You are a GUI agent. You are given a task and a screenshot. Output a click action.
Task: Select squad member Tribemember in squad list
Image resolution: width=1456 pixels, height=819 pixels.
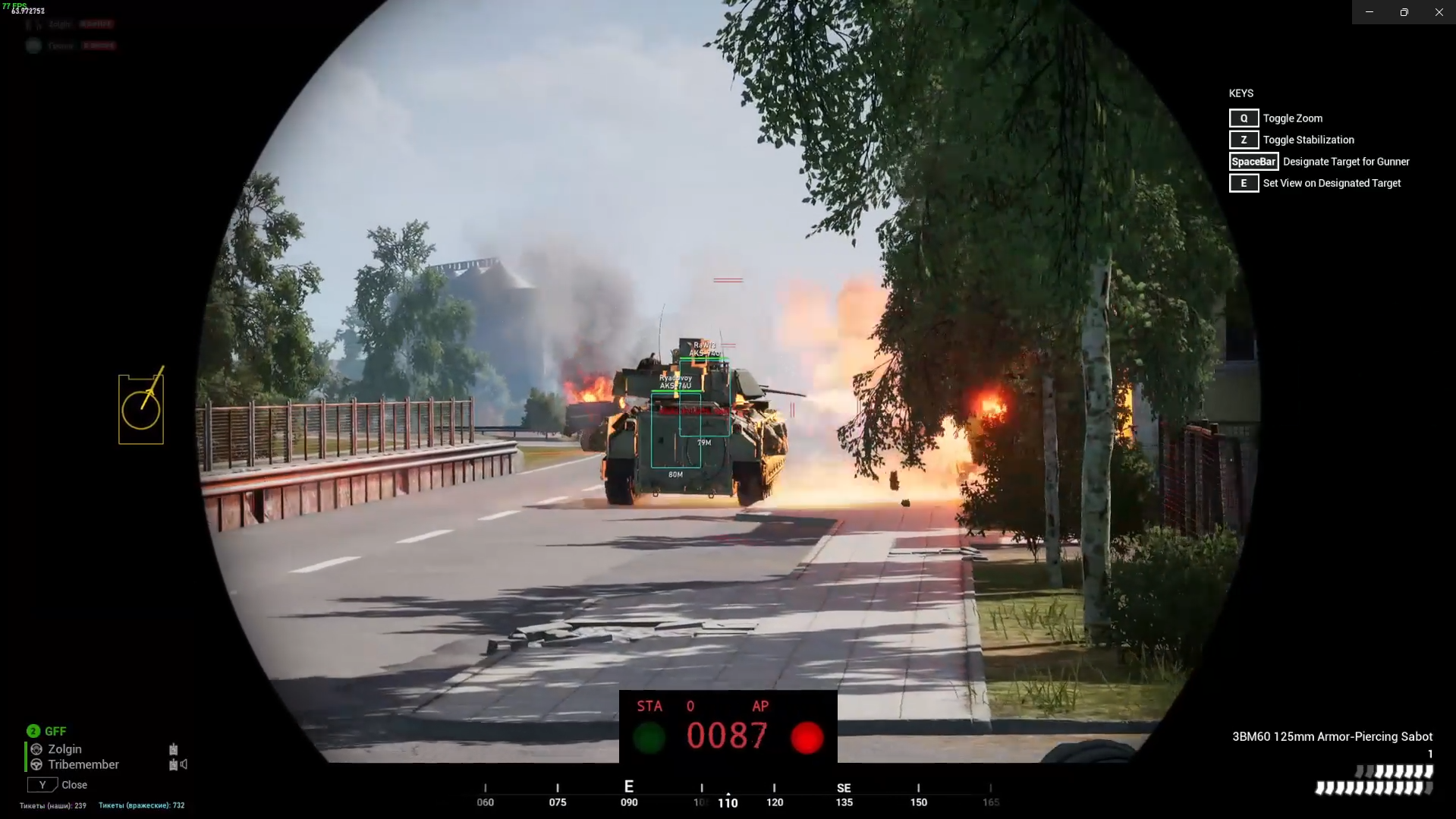click(83, 765)
